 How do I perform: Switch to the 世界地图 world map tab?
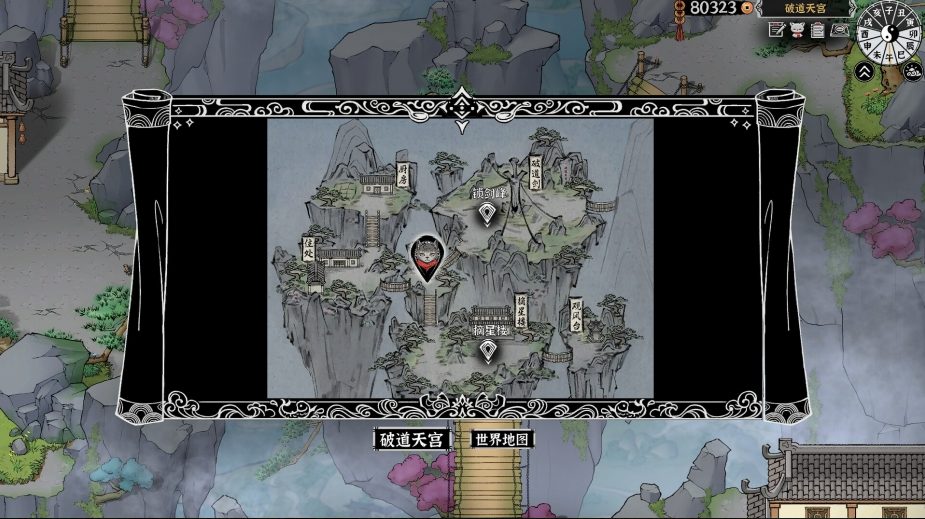tap(502, 439)
